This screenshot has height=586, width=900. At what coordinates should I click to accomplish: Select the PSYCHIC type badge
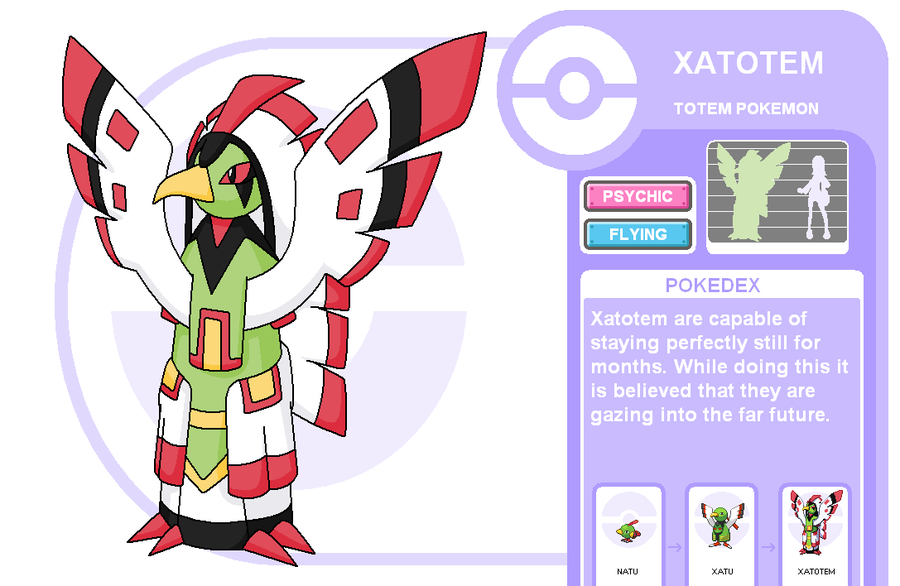[x=638, y=196]
